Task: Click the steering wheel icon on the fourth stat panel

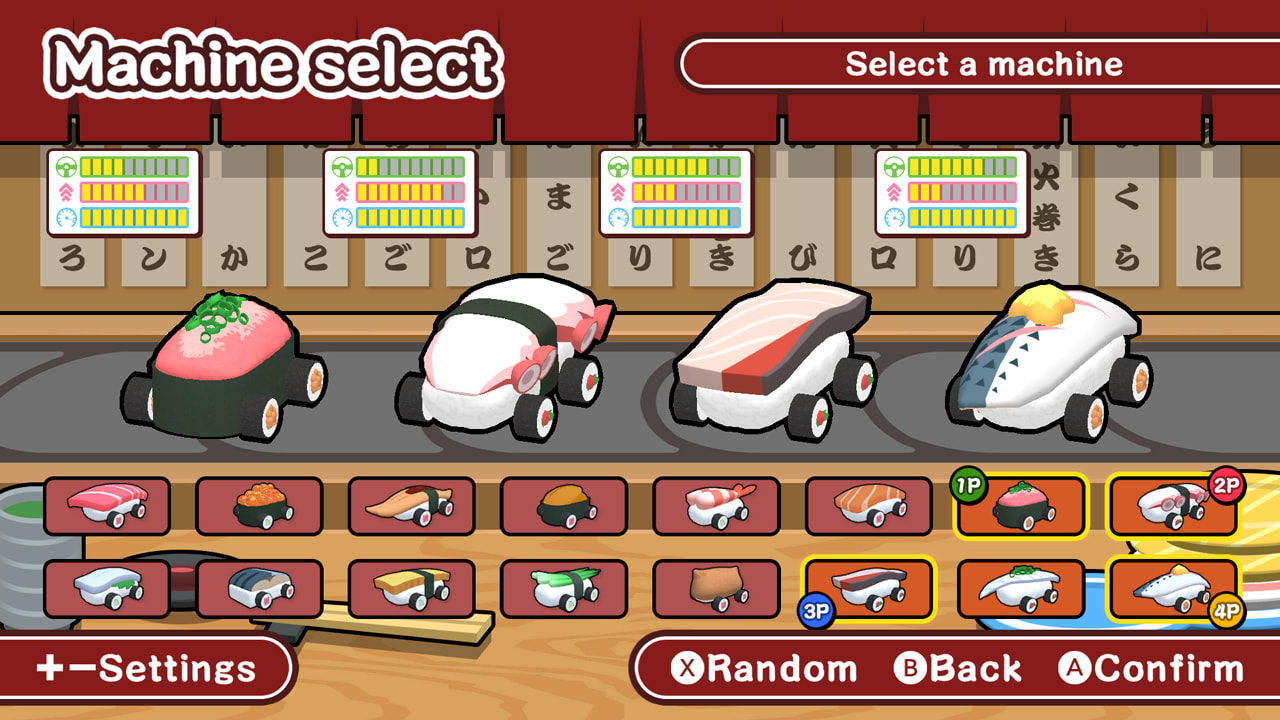Action: [893, 166]
